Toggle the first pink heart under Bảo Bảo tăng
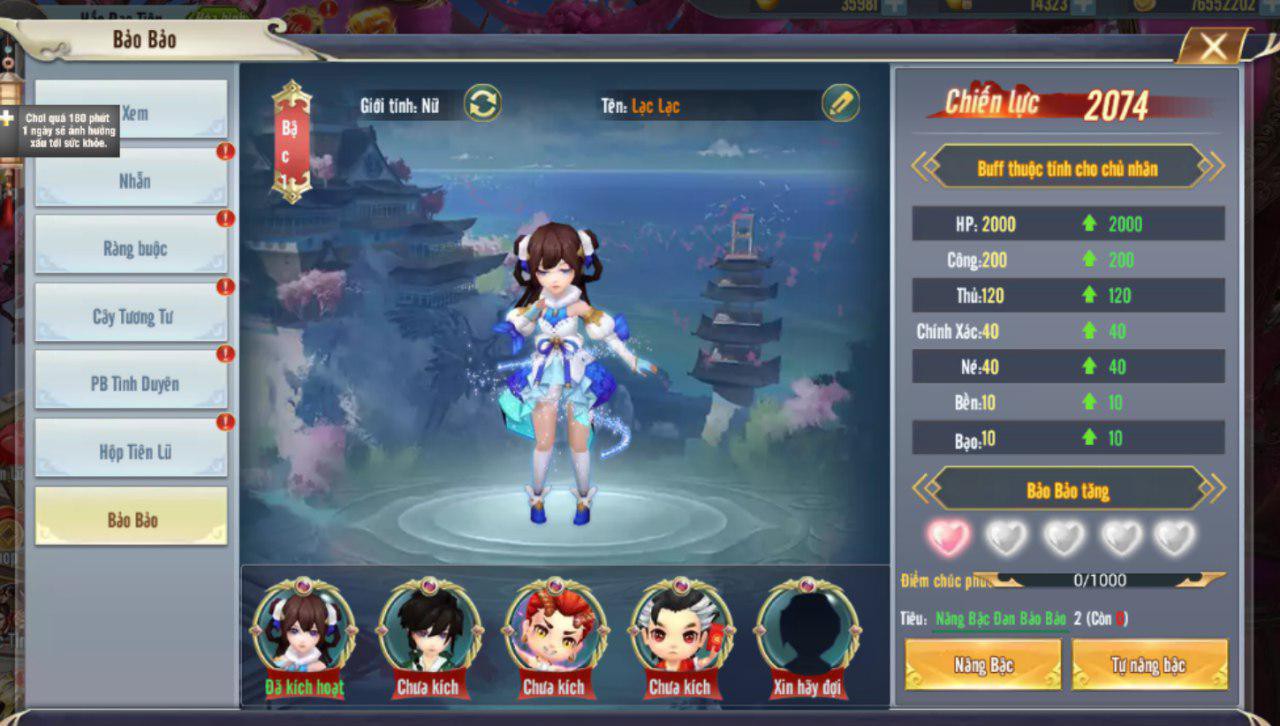 click(948, 537)
